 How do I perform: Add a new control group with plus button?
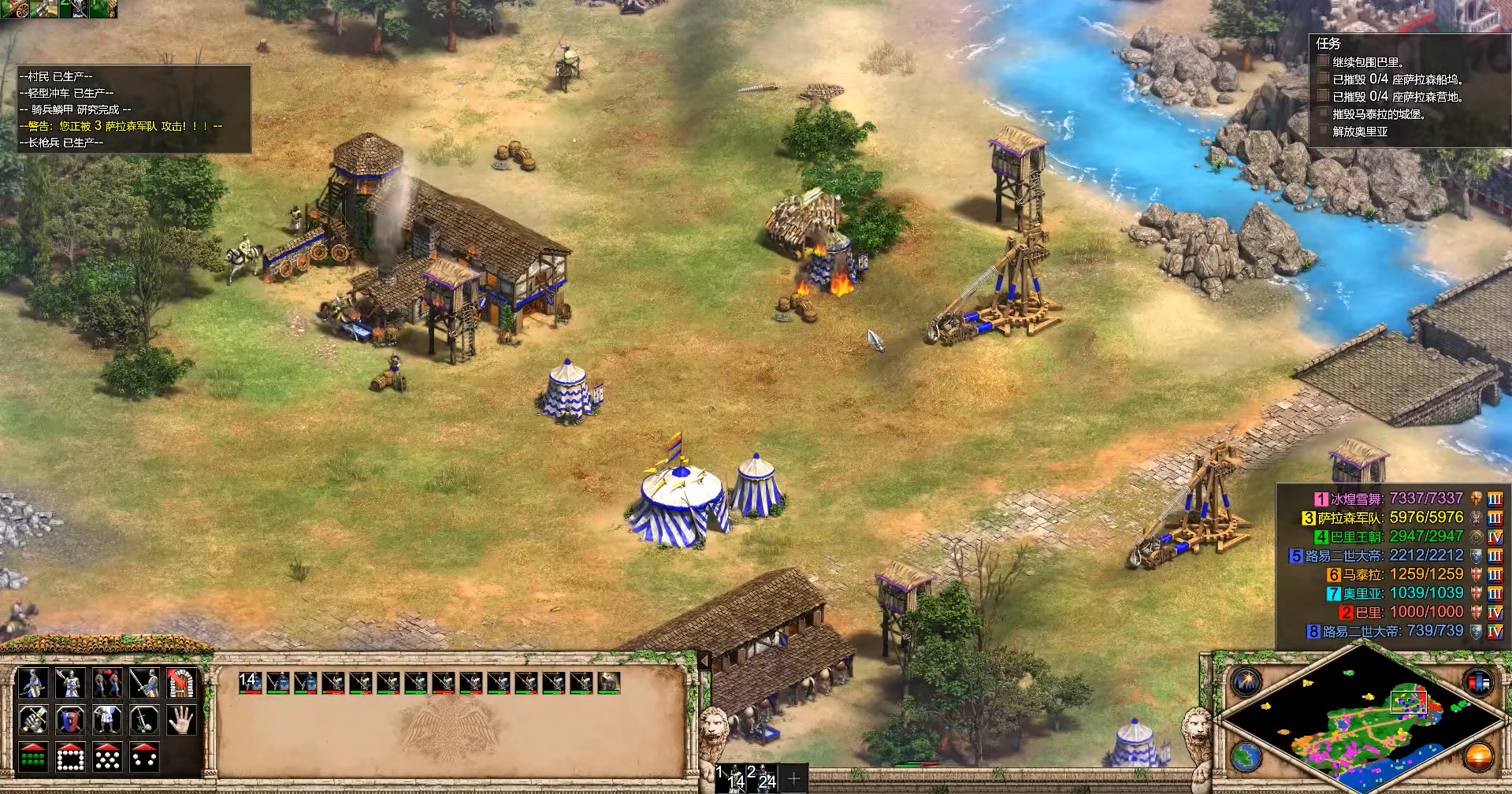[x=793, y=778]
